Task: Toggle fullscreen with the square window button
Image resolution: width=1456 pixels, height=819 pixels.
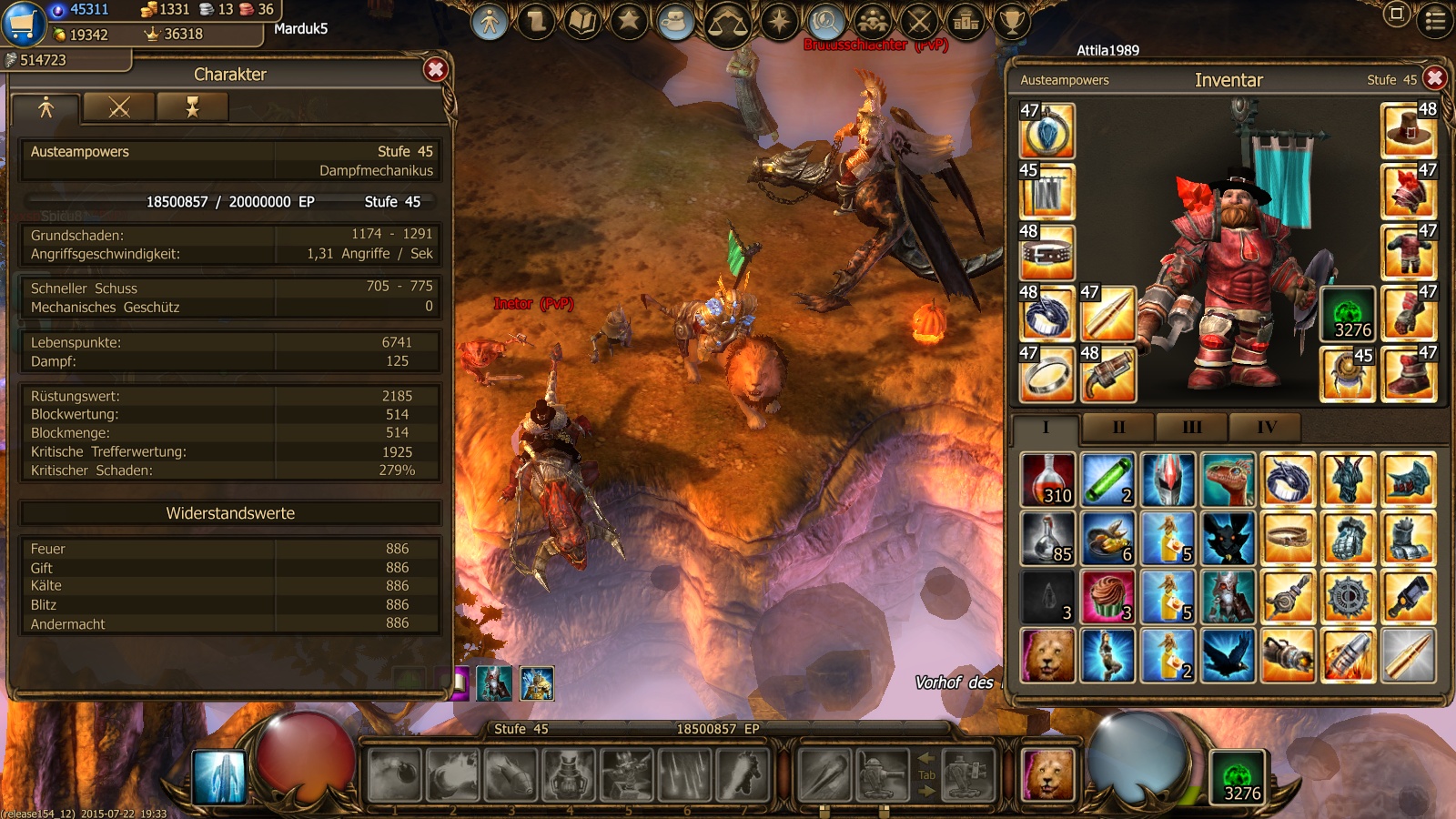Action: [1396, 14]
